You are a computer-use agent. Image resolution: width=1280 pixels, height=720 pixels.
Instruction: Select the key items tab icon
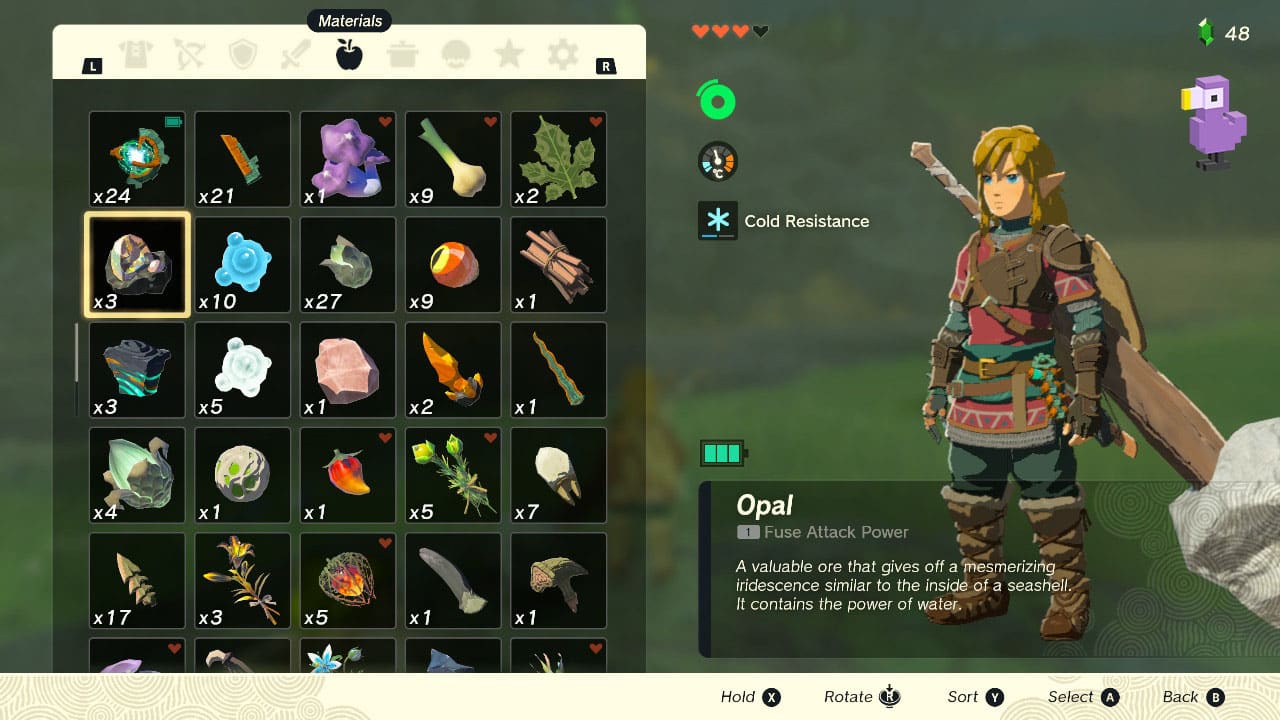point(457,55)
